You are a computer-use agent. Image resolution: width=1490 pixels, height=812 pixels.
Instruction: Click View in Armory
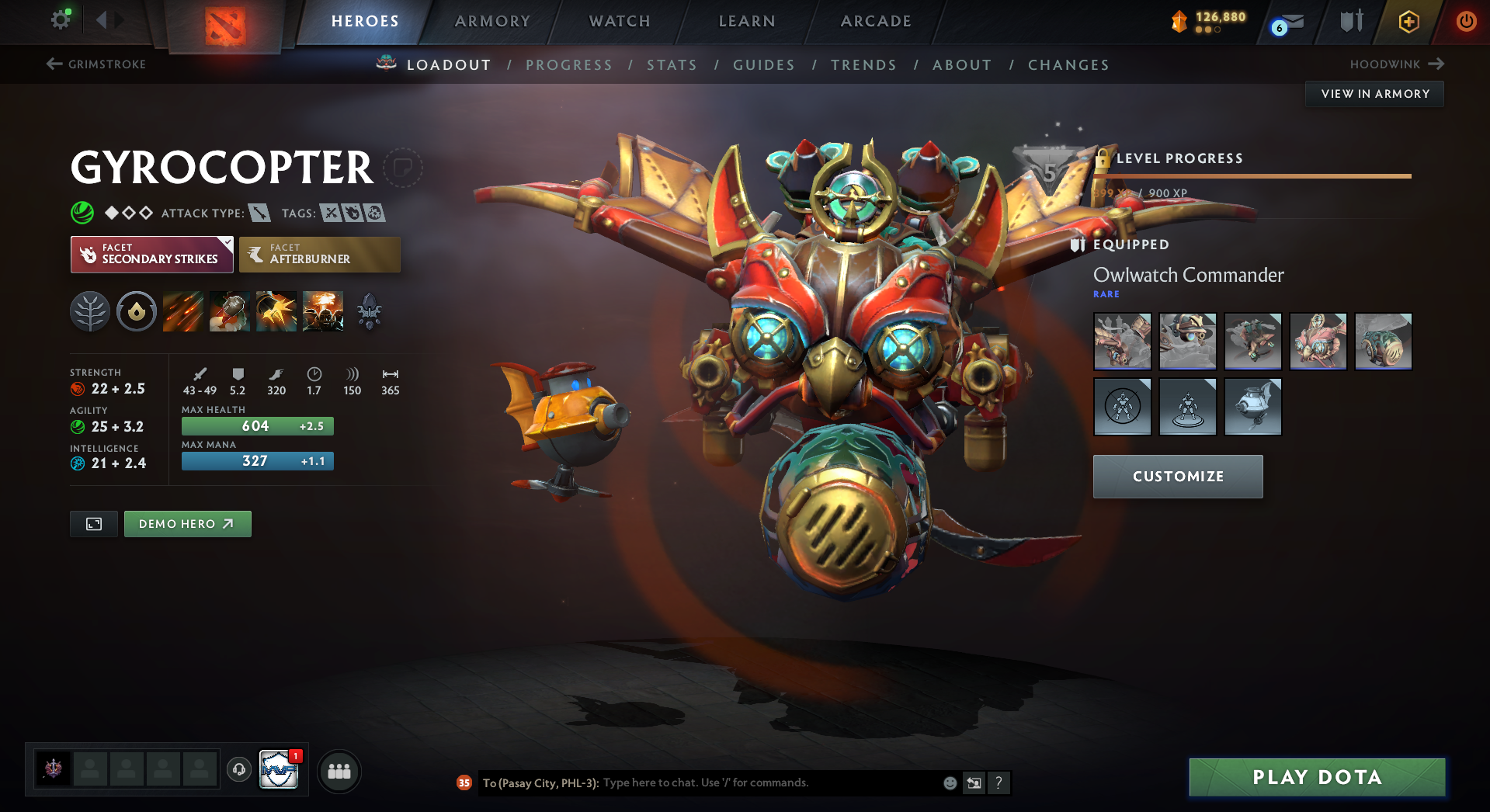click(x=1374, y=94)
